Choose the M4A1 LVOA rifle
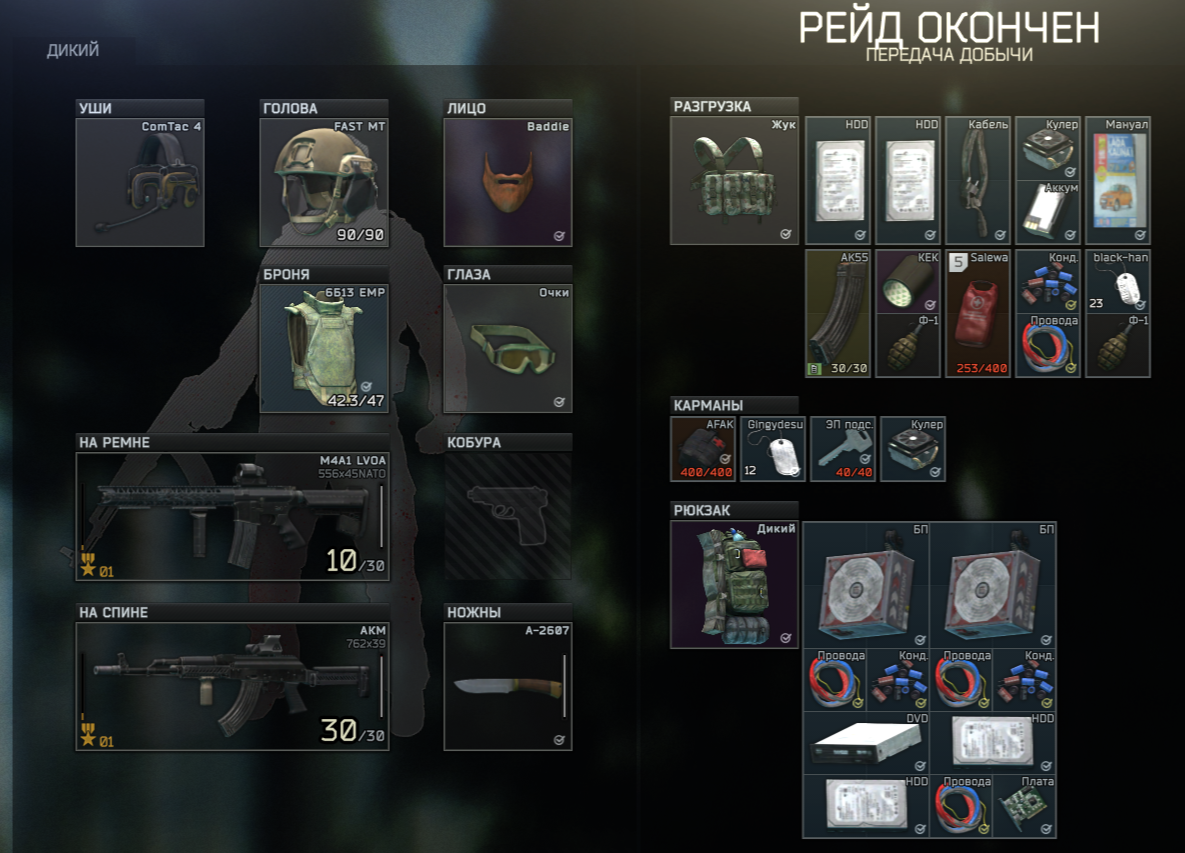 232,517
